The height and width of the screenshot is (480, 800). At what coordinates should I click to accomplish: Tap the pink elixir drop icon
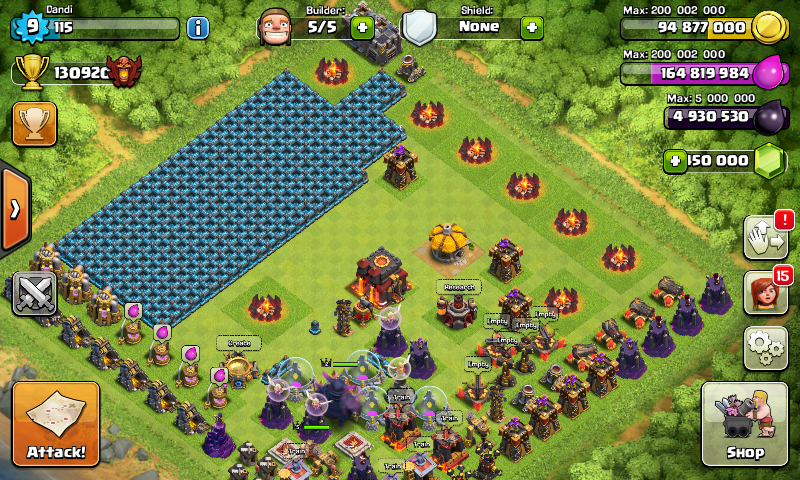point(768,73)
